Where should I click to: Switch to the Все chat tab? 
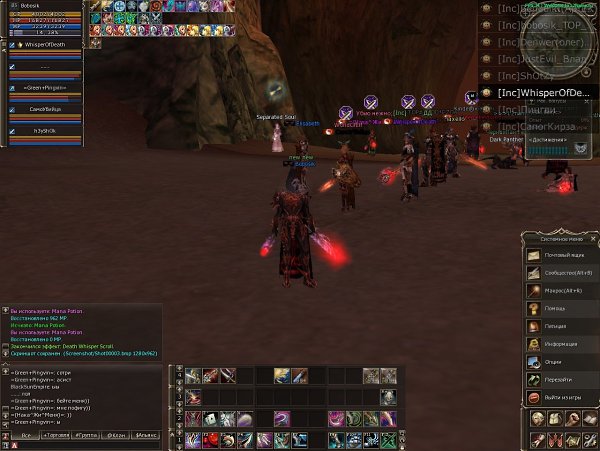pos(25,437)
